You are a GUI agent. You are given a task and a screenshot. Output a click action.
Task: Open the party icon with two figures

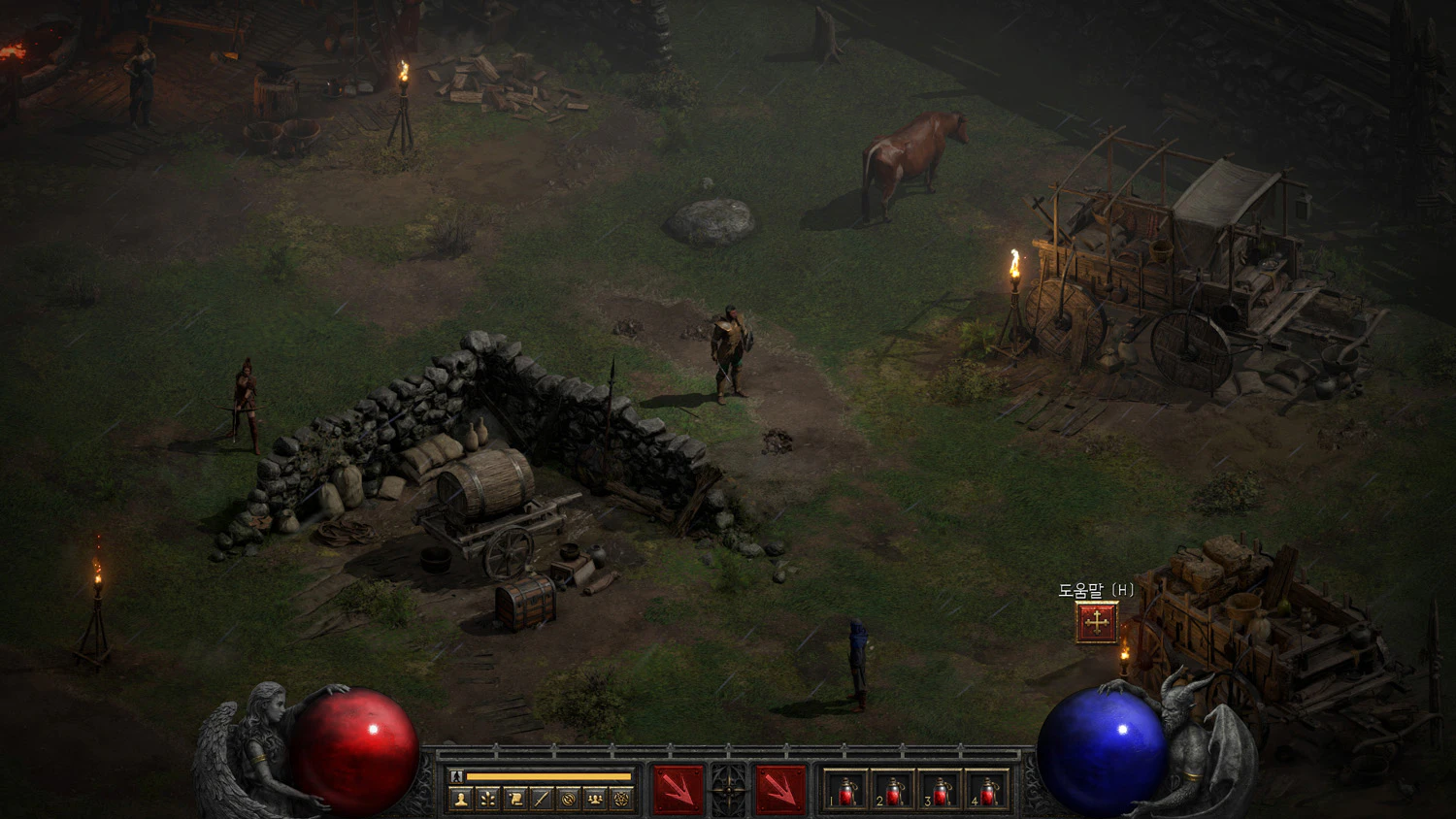point(595,799)
